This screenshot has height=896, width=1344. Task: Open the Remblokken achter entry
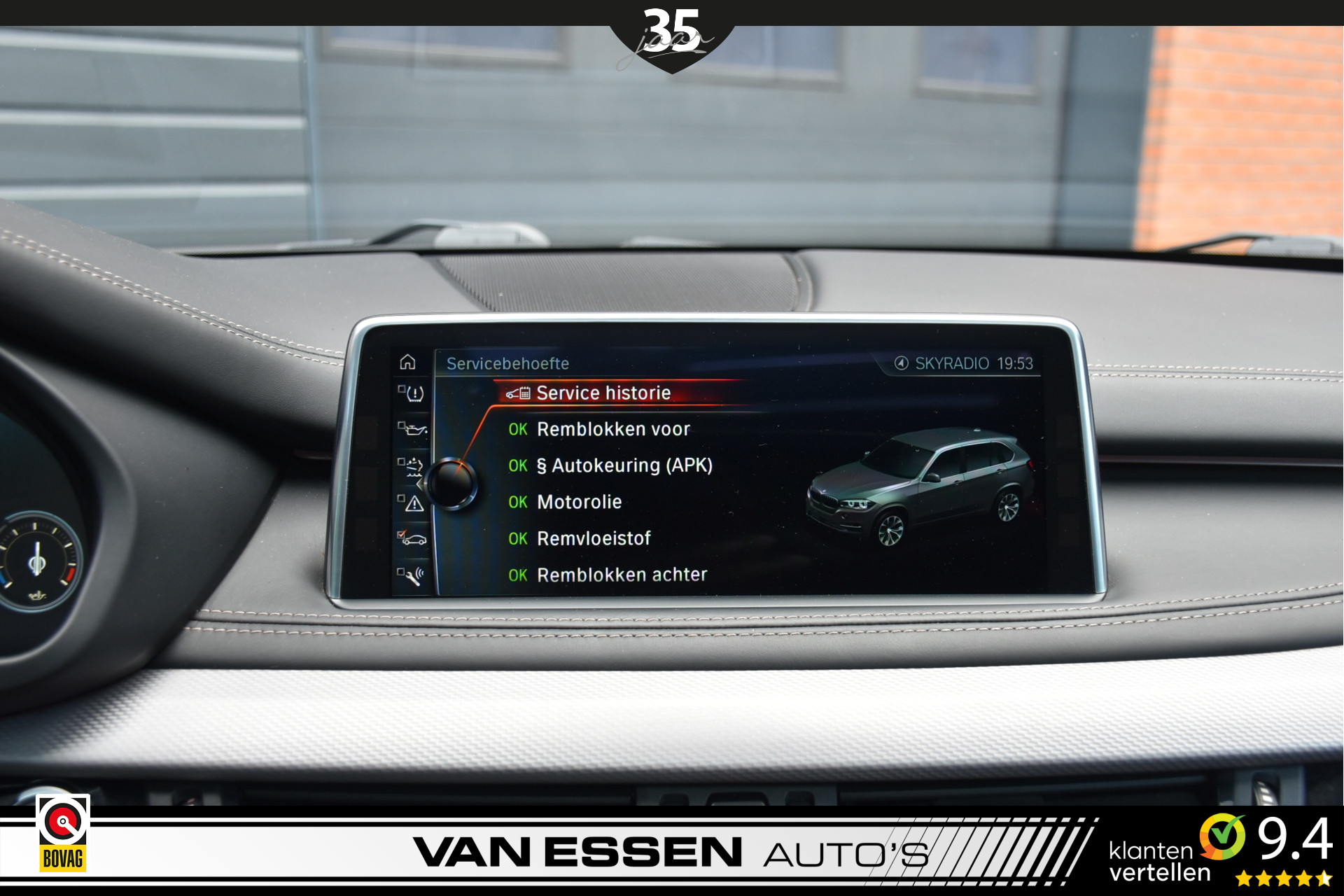621,575
